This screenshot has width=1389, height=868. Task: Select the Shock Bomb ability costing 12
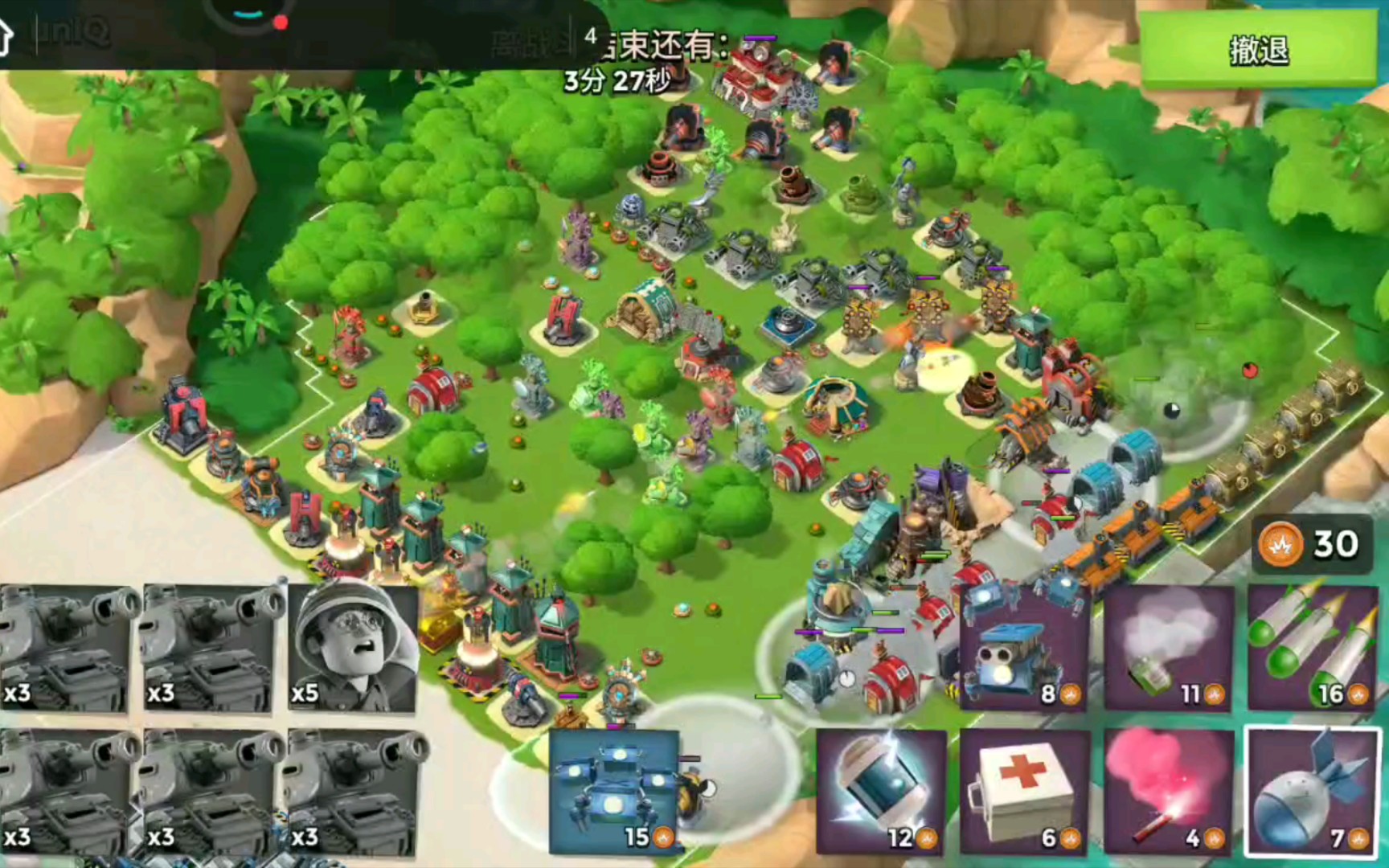(x=881, y=792)
